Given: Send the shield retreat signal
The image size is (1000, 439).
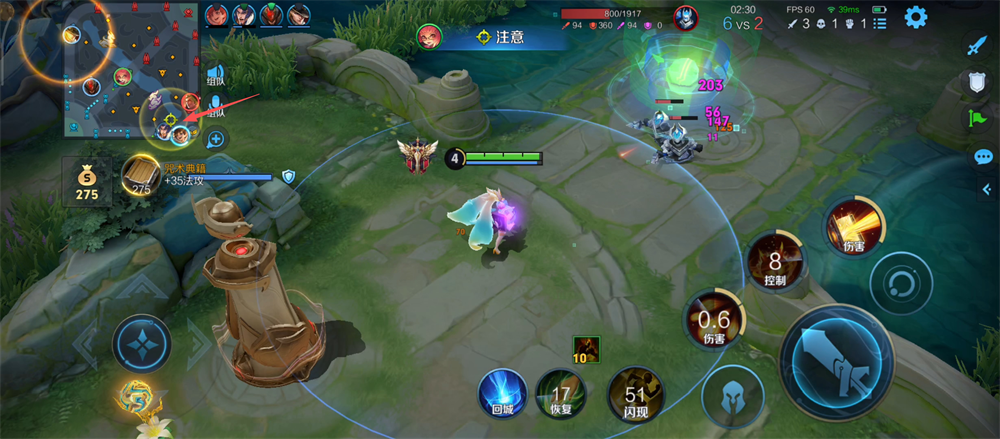Looking at the screenshot, I should tap(977, 82).
